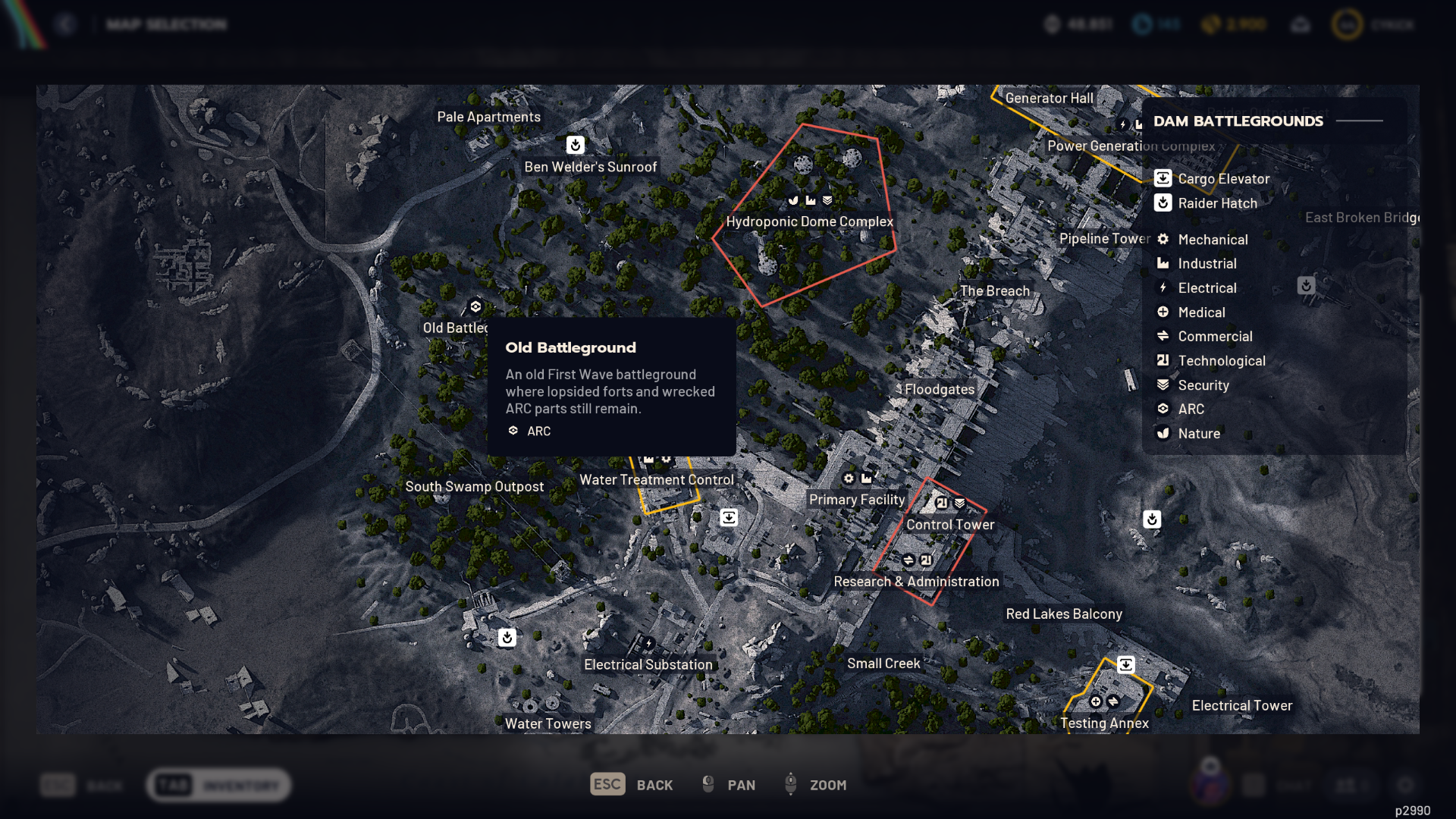Screen dimensions: 1456x819
Task: Click the Raider Hatch icon near Electrical Substation
Action: pyautogui.click(x=507, y=638)
